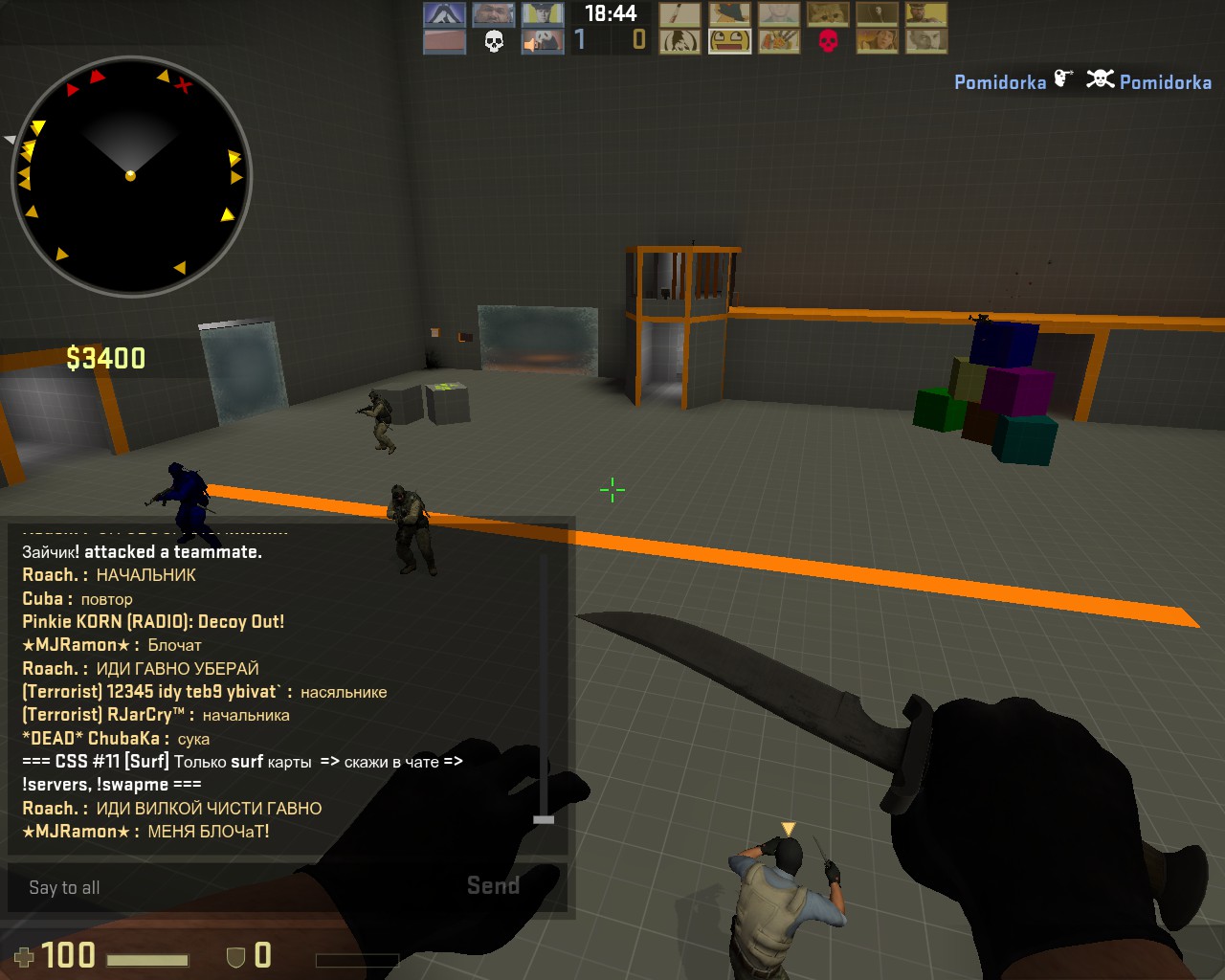
Task: Choose the panda avatar with speaker icon
Action: (542, 41)
